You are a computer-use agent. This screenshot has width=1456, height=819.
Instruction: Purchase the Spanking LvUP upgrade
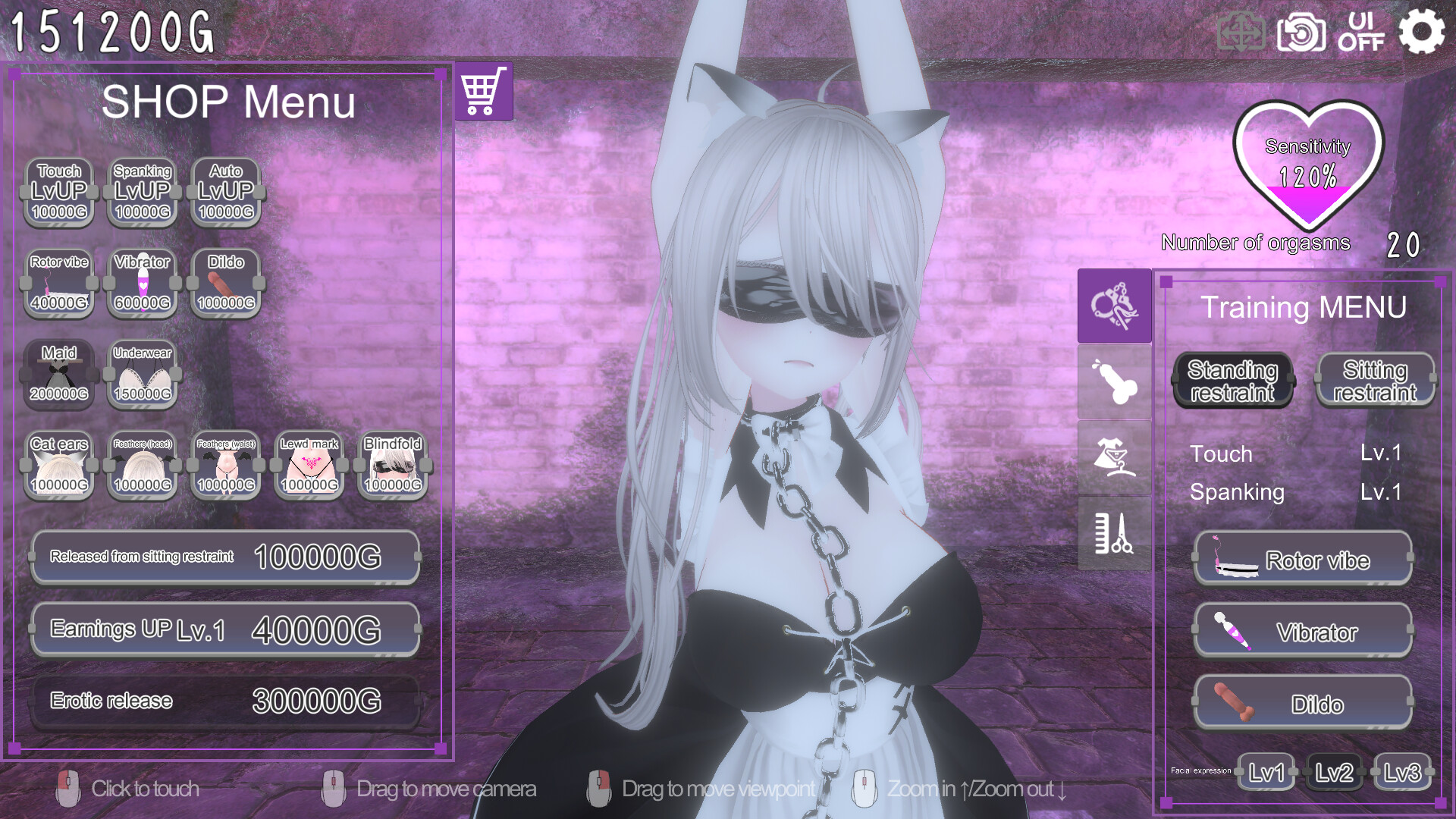pos(143,192)
